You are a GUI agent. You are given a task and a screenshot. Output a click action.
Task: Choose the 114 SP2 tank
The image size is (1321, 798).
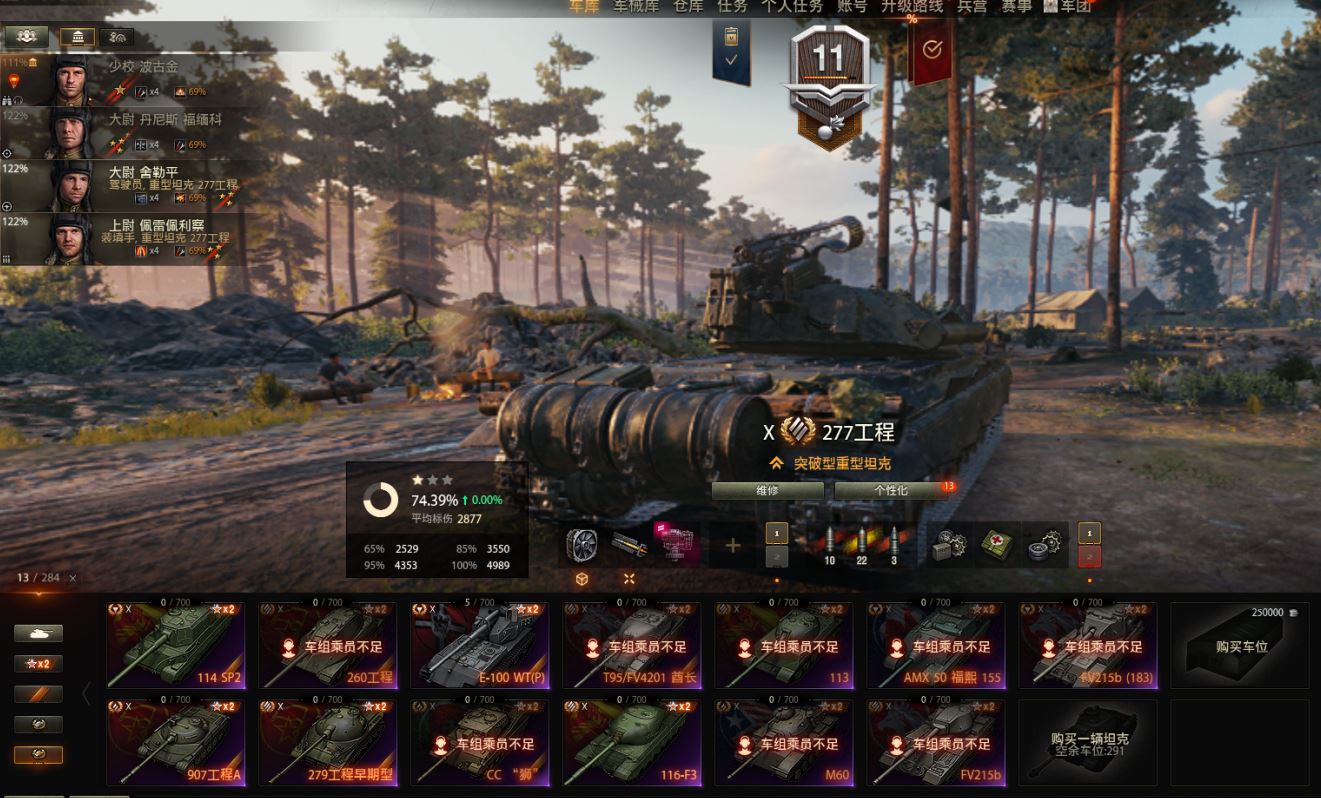coord(176,645)
